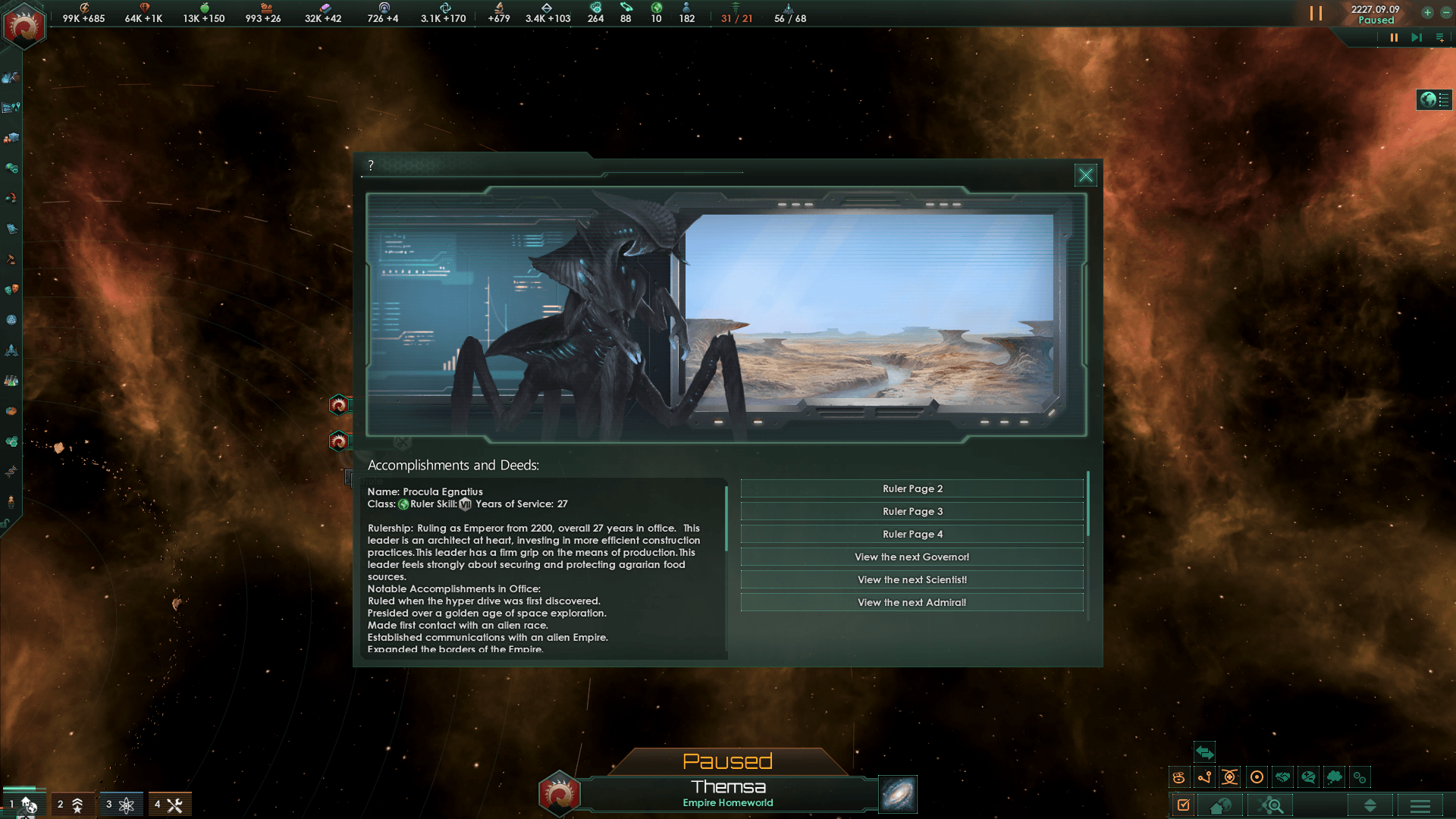
Task: Click the home planet button in bottom bar
Action: [x=1220, y=805]
